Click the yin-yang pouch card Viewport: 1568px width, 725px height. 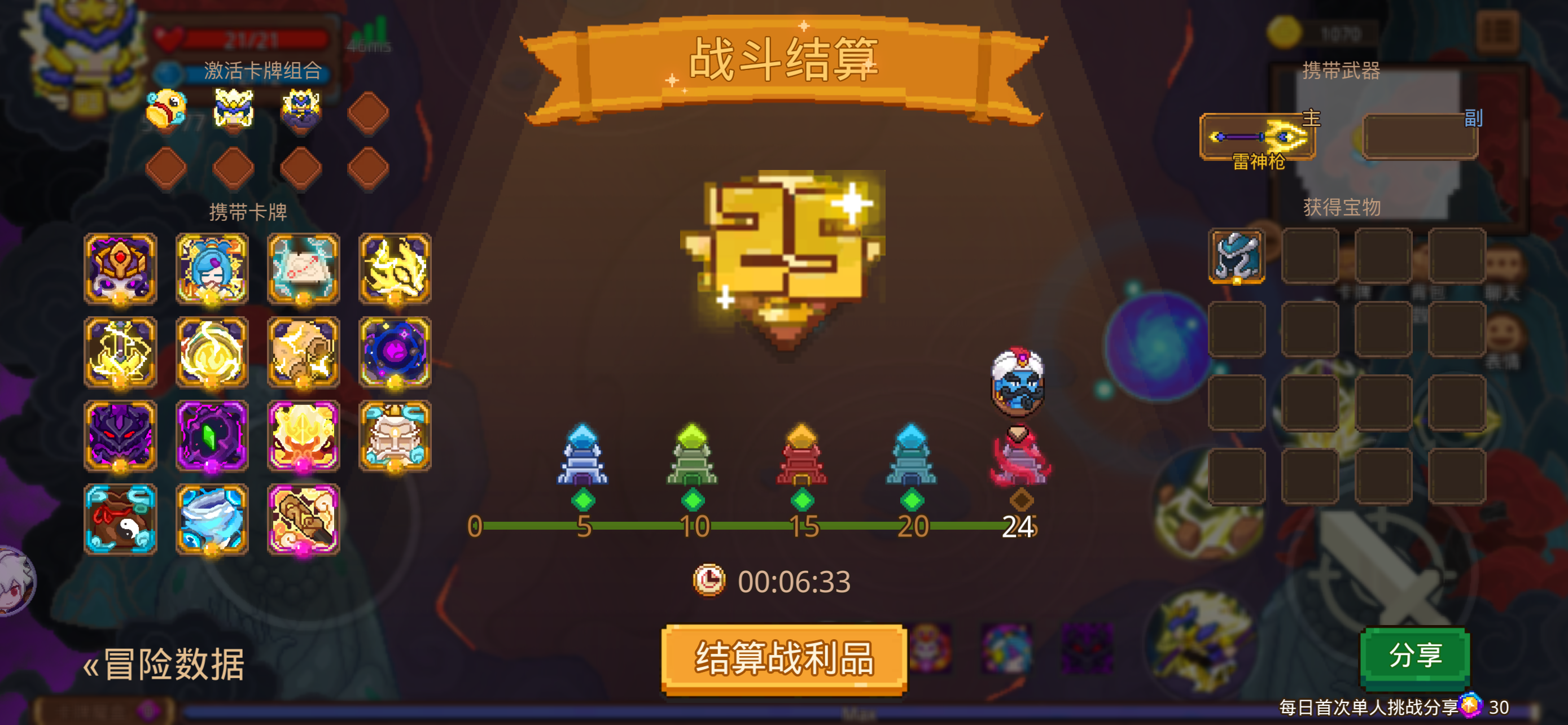click(121, 521)
